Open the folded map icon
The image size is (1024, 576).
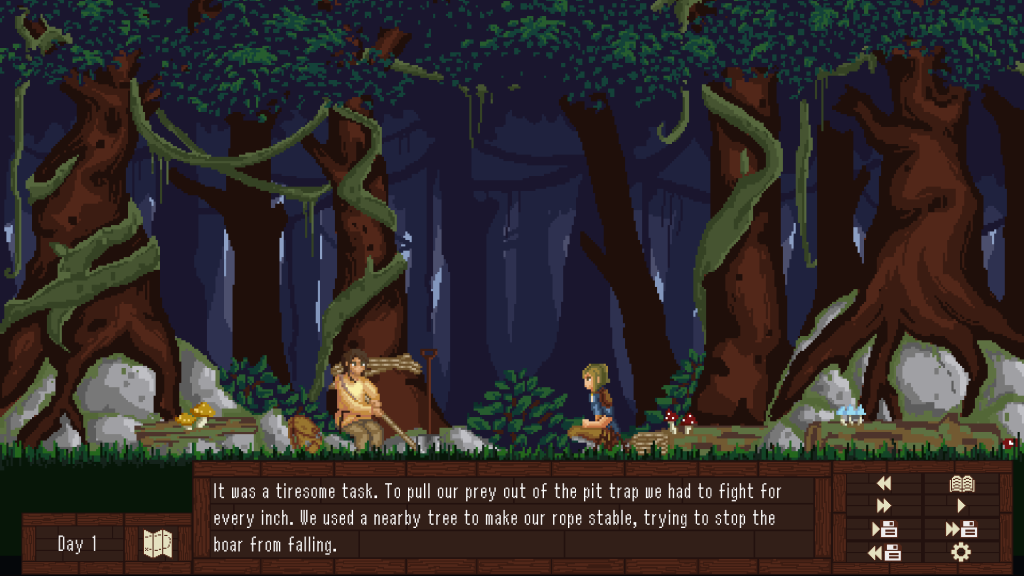click(158, 544)
